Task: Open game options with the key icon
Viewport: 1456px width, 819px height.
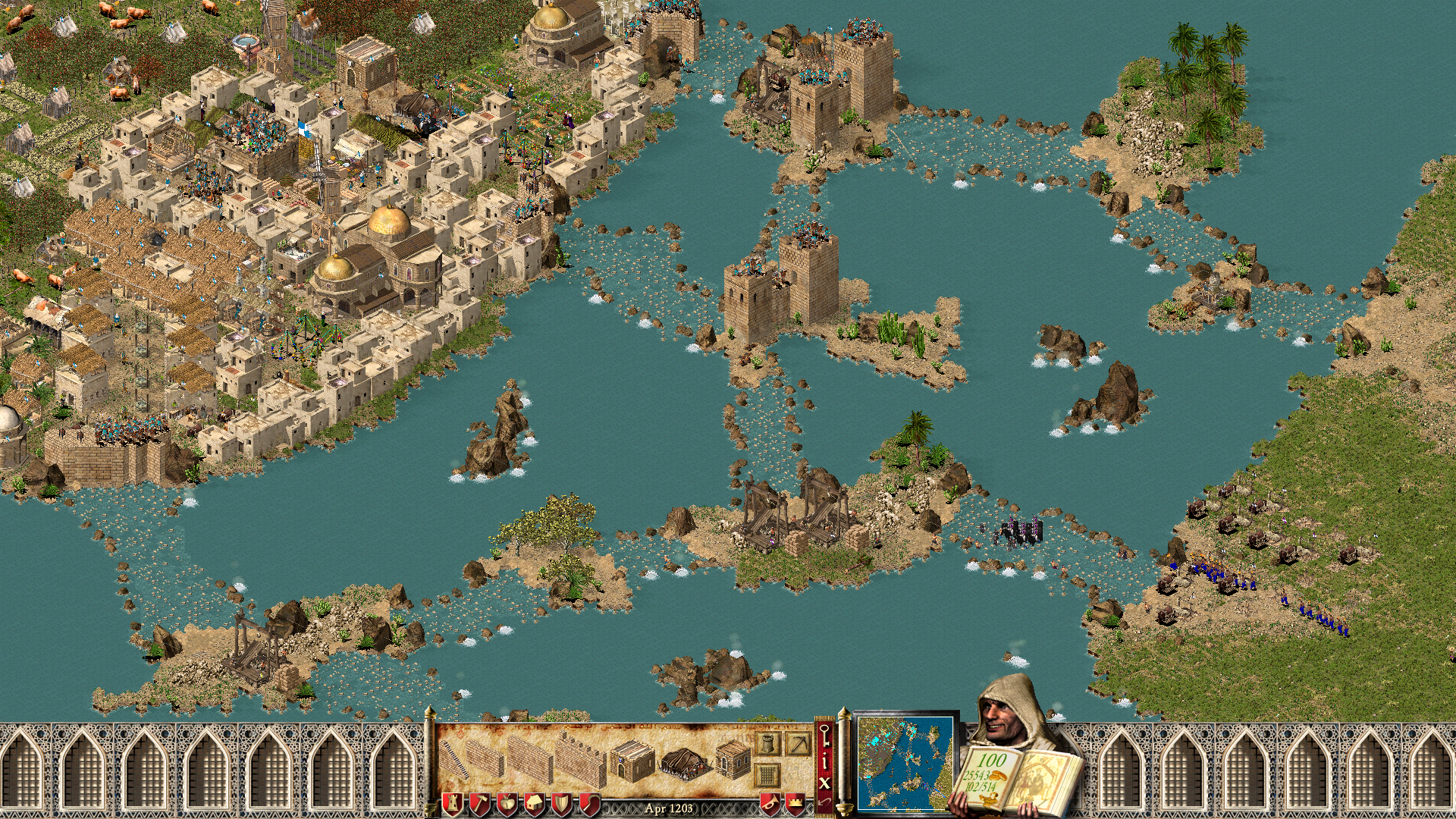Action: 824,734
